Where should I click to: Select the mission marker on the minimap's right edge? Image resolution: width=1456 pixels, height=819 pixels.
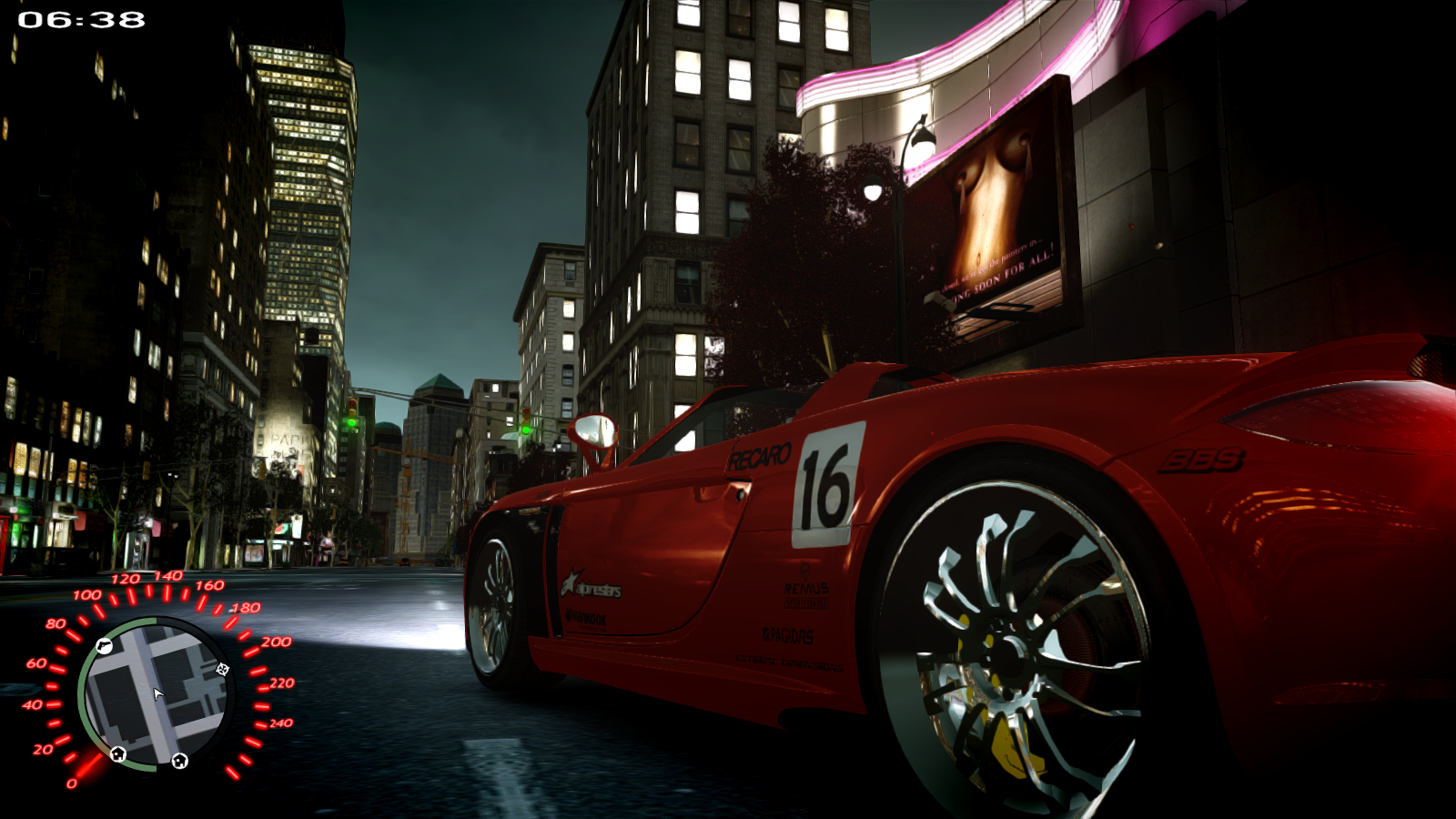[222, 671]
